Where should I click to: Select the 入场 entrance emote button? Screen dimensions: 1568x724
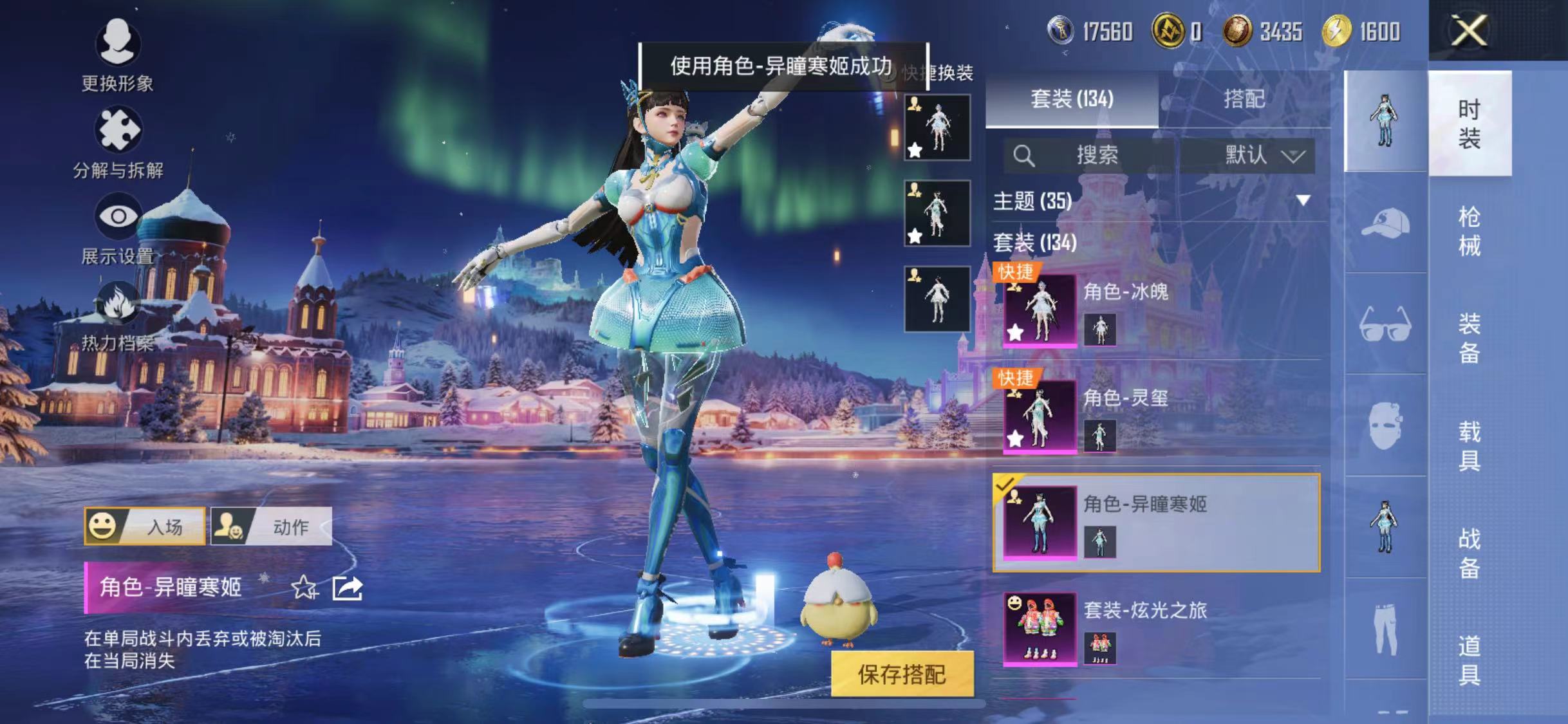pos(145,526)
